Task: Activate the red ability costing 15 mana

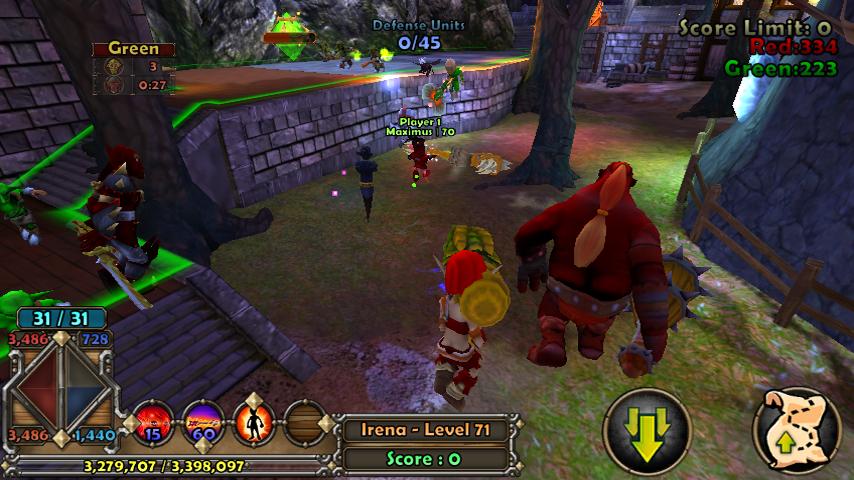Action: point(155,420)
